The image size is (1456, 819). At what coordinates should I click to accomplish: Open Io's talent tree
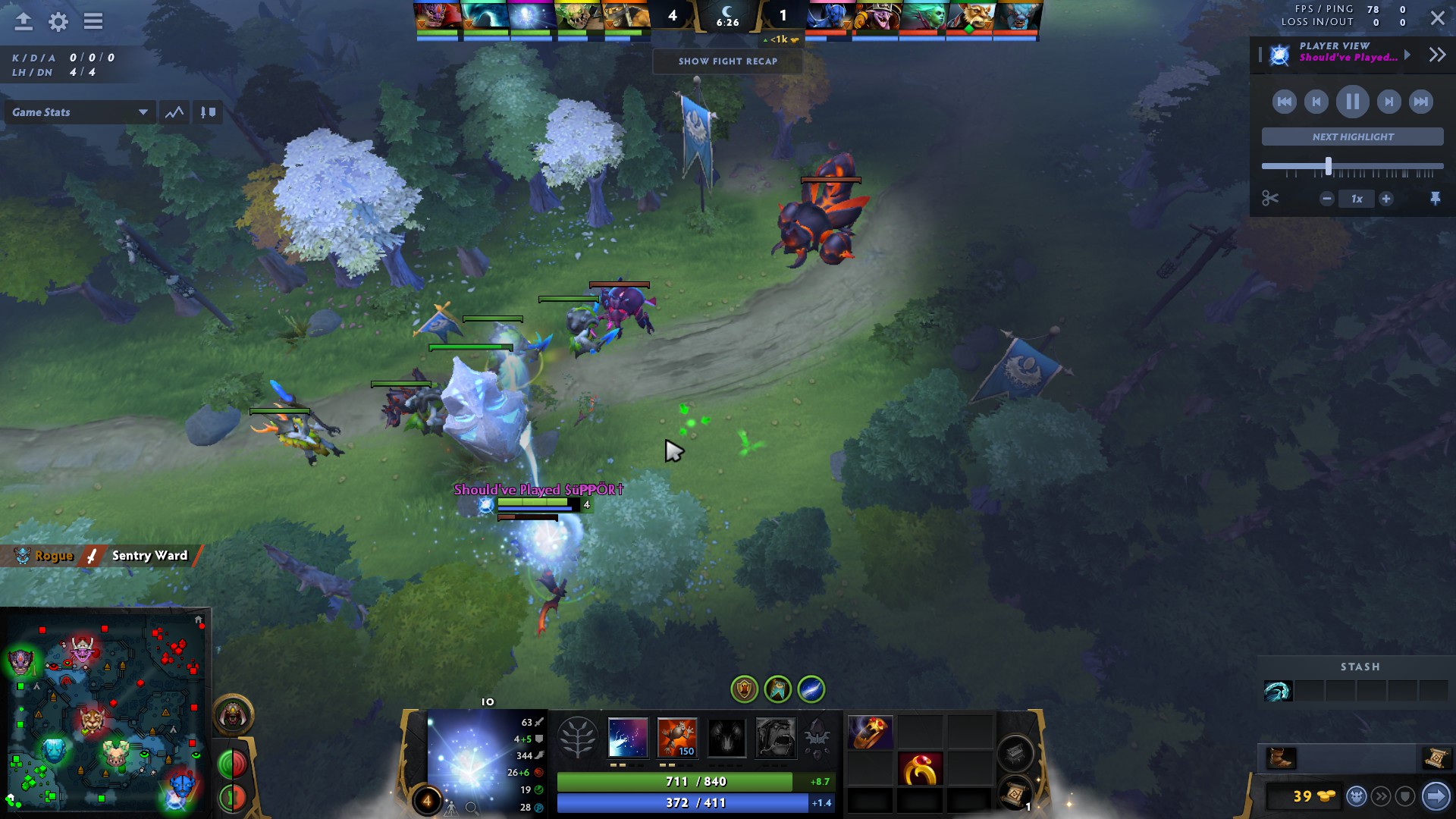pos(577,738)
